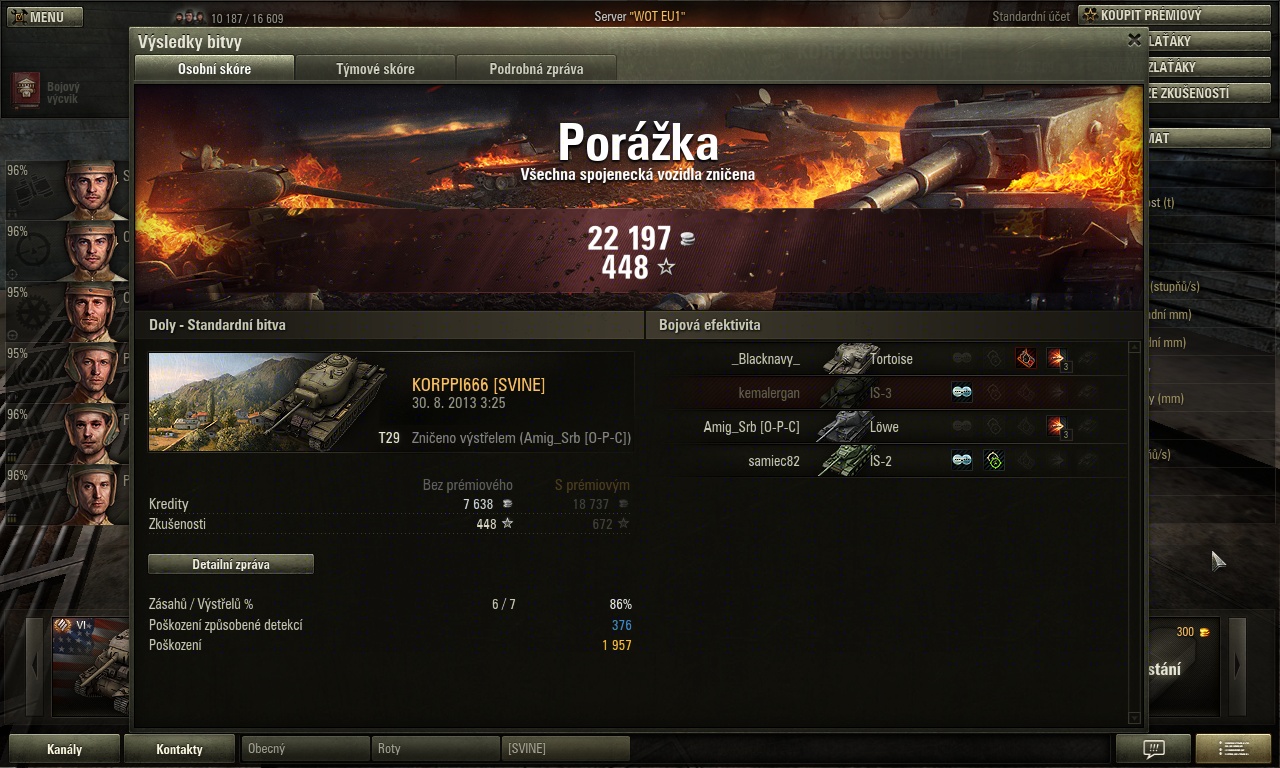
Task: Click the Detailní zpráva button
Action: coord(231,564)
